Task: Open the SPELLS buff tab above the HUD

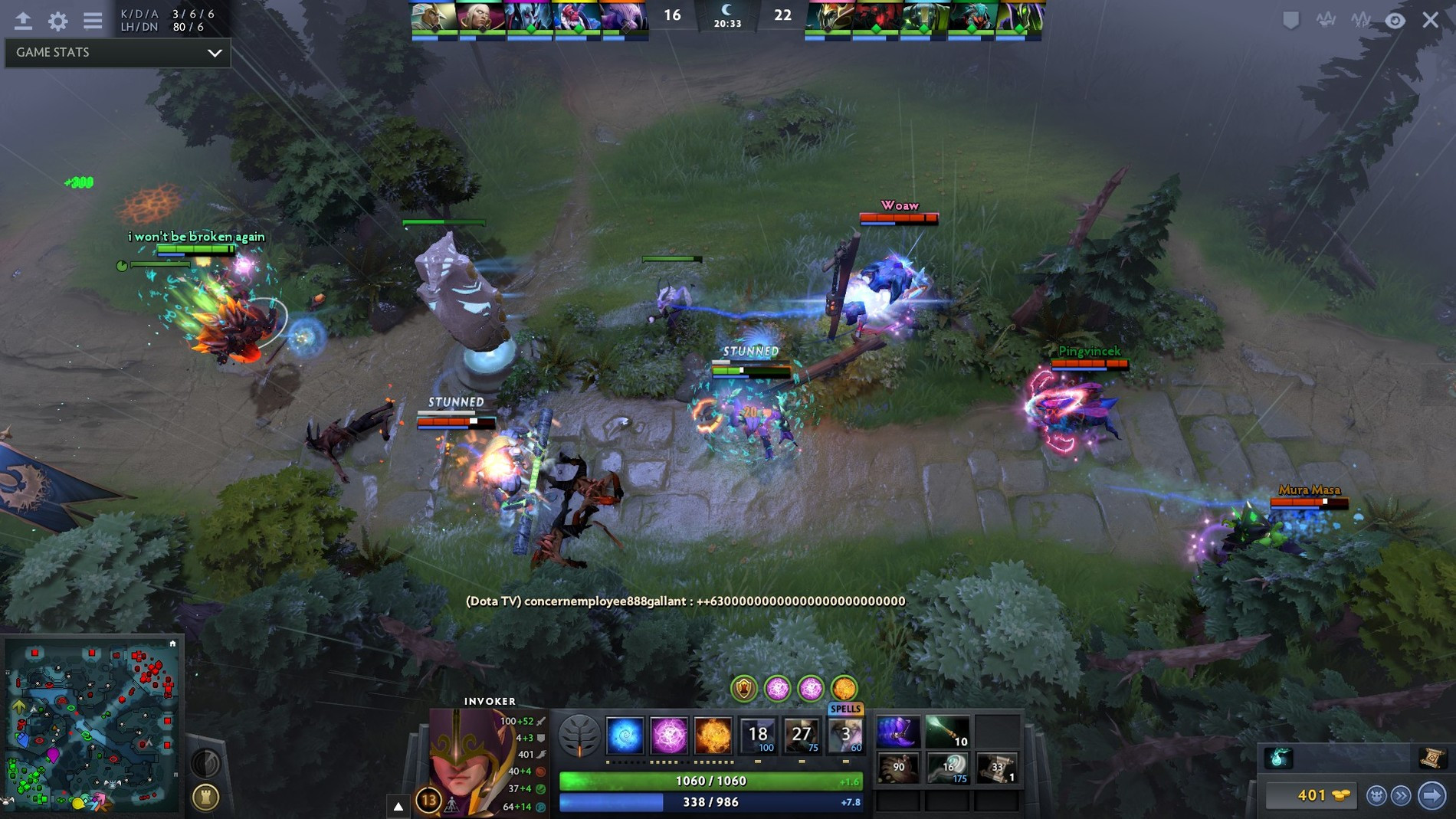Action: point(844,709)
